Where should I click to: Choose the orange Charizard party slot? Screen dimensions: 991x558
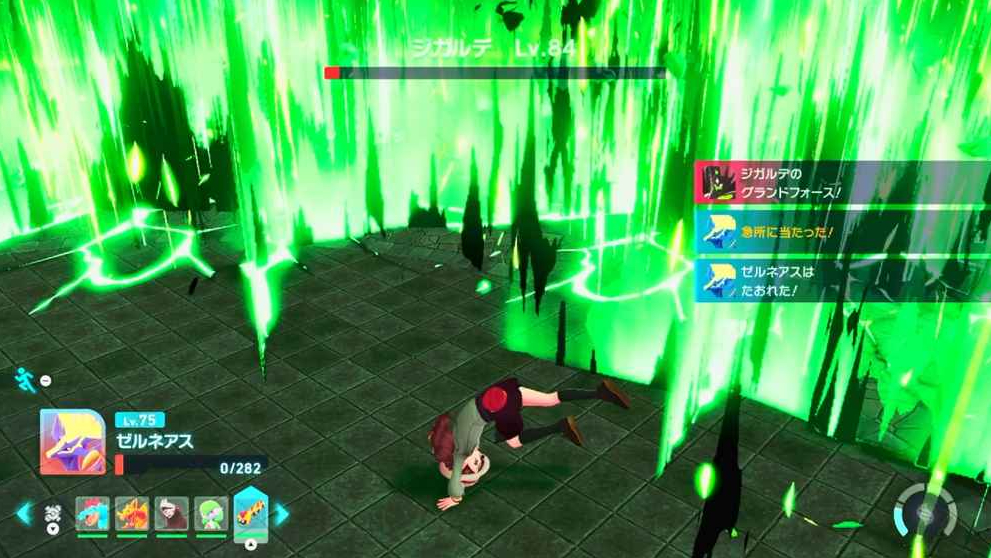130,514
